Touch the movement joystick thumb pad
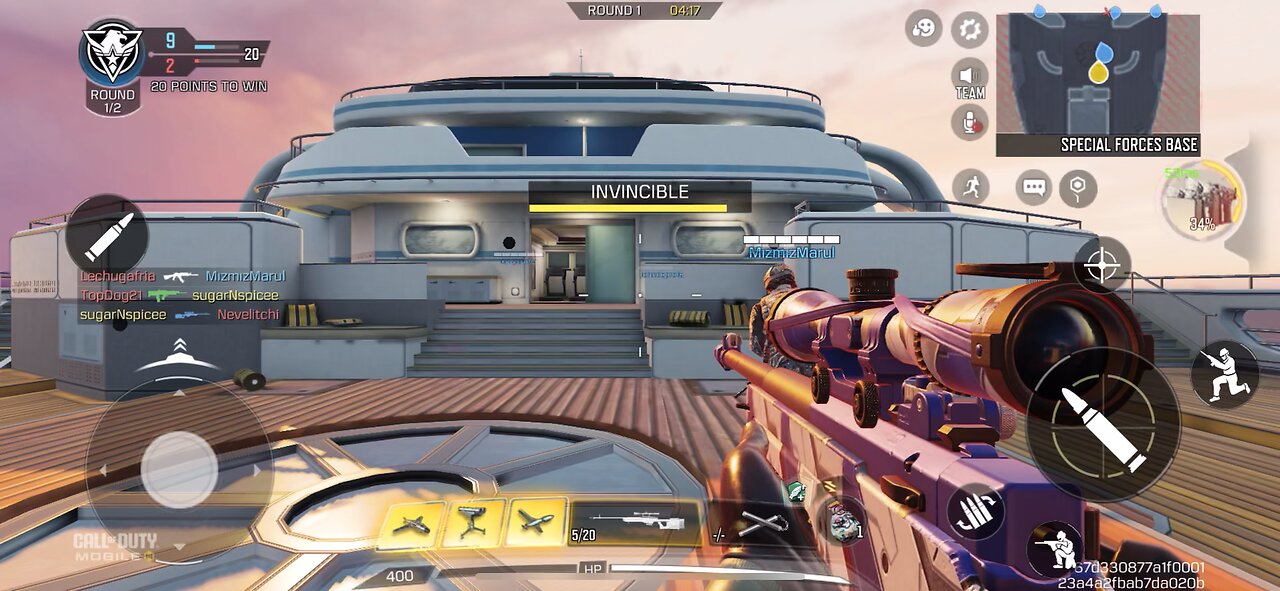The image size is (1280, 591). [x=179, y=469]
